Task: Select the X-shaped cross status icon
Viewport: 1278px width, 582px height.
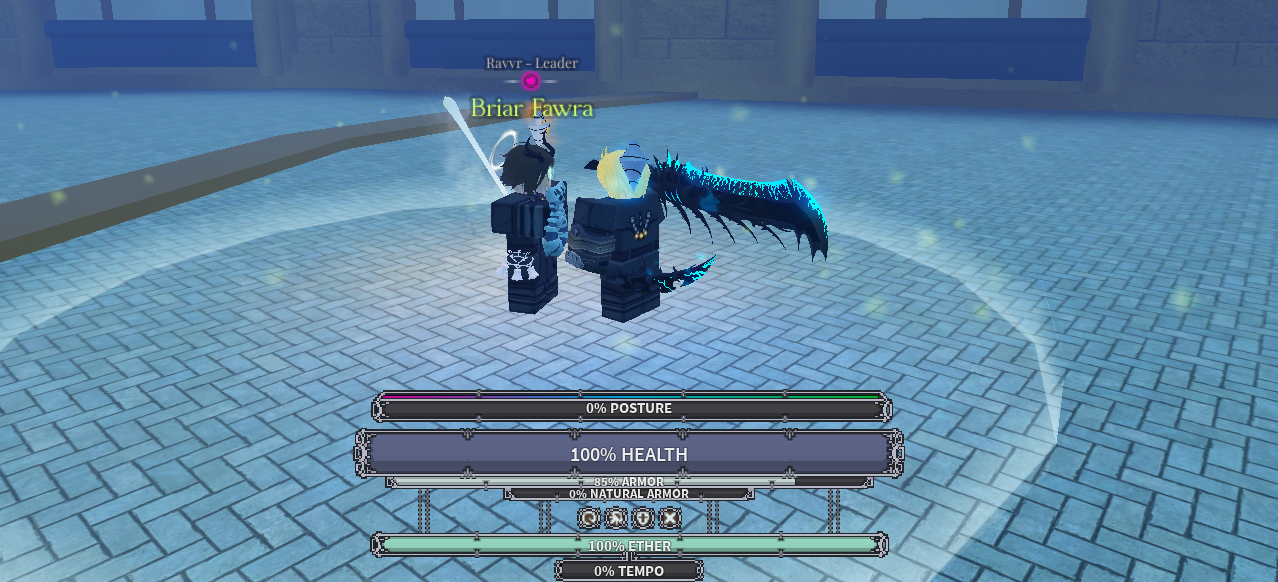Action: pos(670,517)
